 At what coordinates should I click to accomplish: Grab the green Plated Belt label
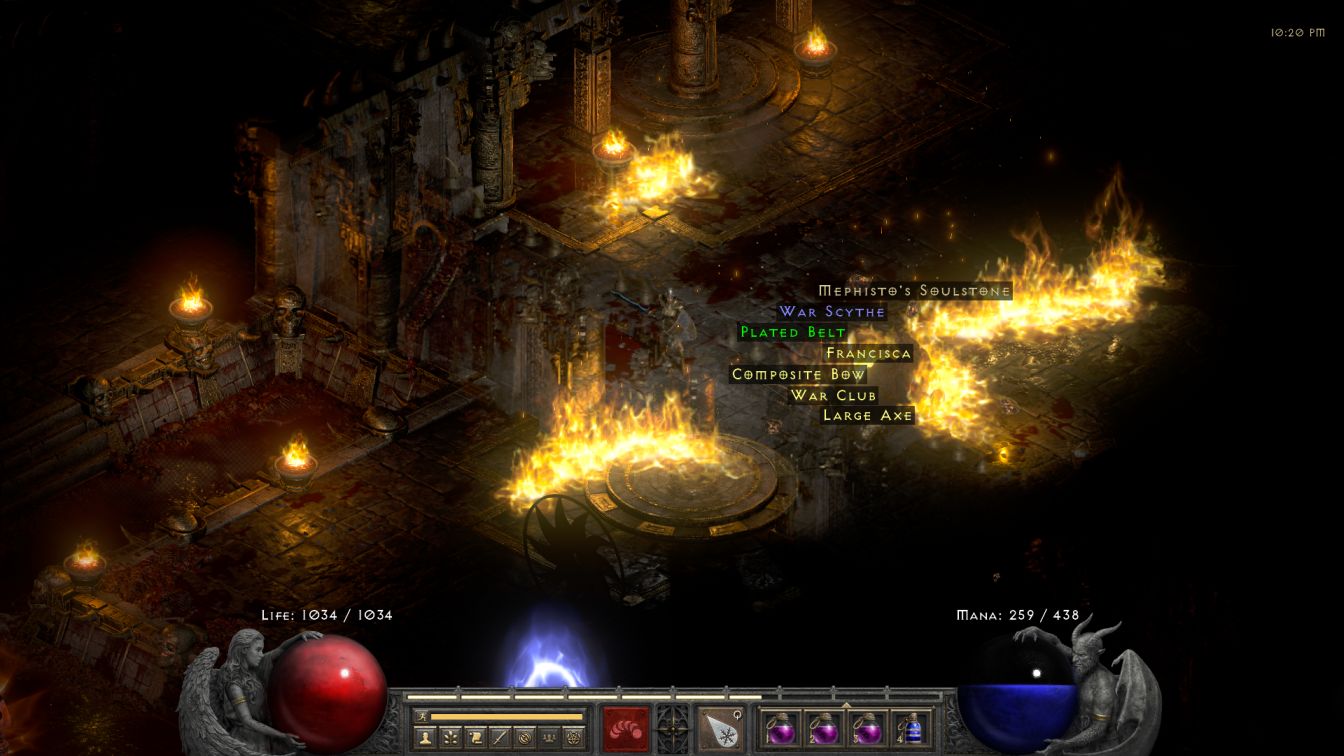tap(793, 332)
